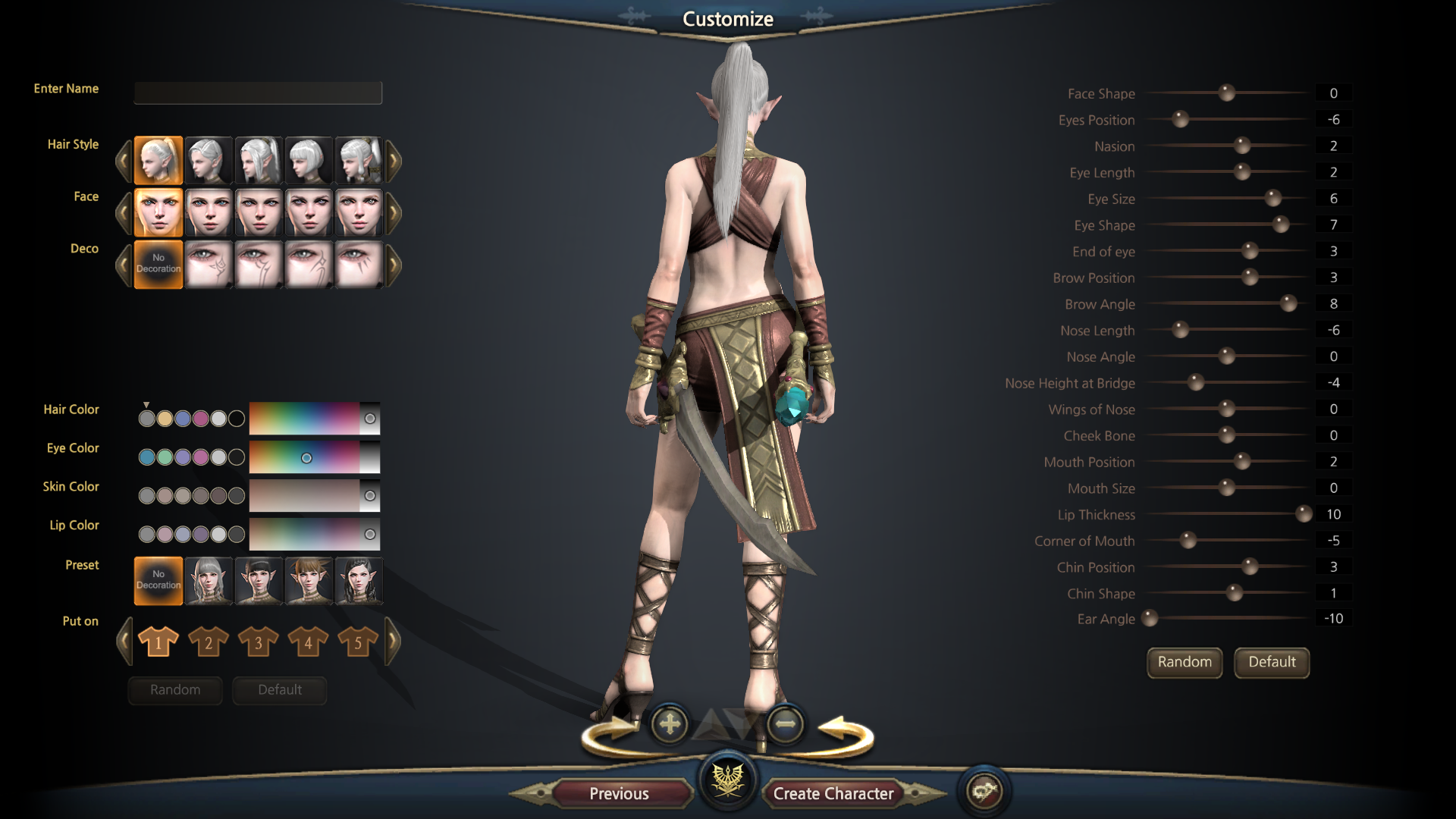Randomize face sliders with the right Random button
The height and width of the screenshot is (819, 1456).
pyautogui.click(x=1184, y=662)
